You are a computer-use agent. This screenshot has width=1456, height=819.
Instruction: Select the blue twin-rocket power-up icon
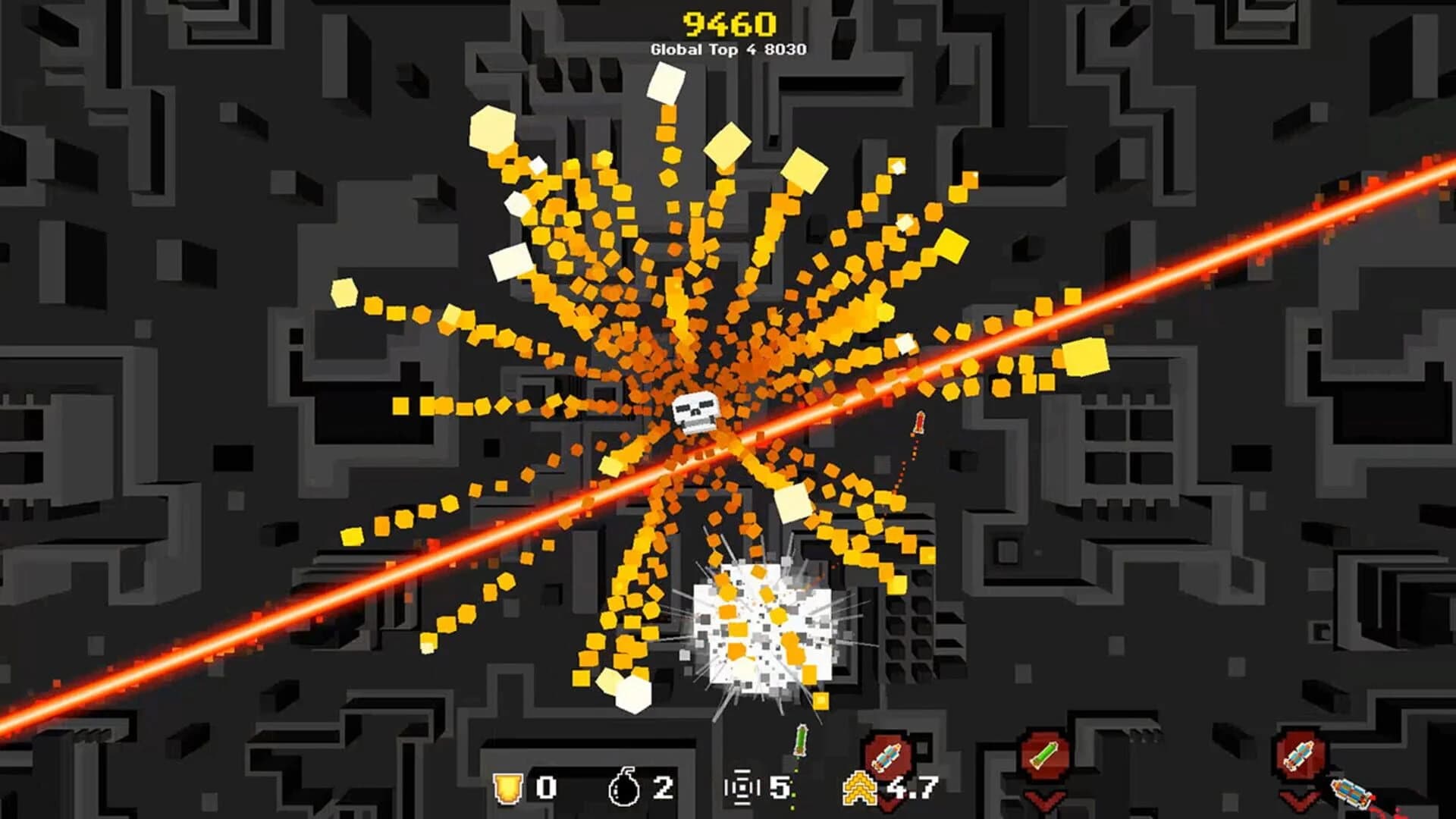click(x=1299, y=753)
